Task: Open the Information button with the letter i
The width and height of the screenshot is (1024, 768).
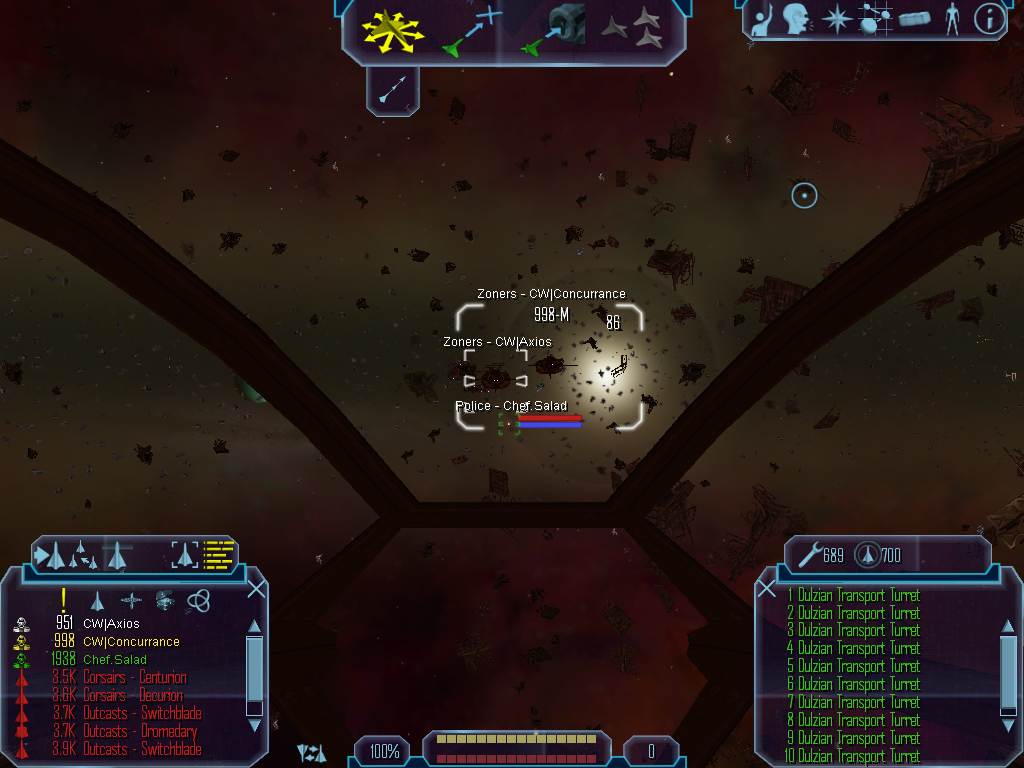Action: [x=988, y=19]
